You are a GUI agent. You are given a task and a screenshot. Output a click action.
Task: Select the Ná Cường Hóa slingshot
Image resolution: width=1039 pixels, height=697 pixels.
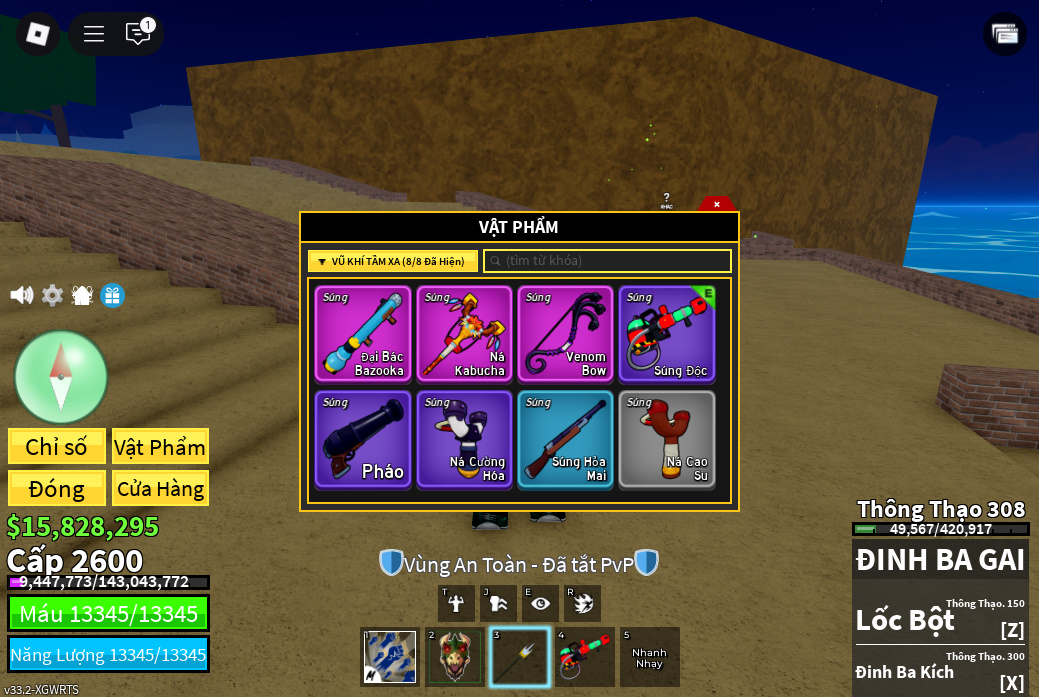[x=464, y=439]
